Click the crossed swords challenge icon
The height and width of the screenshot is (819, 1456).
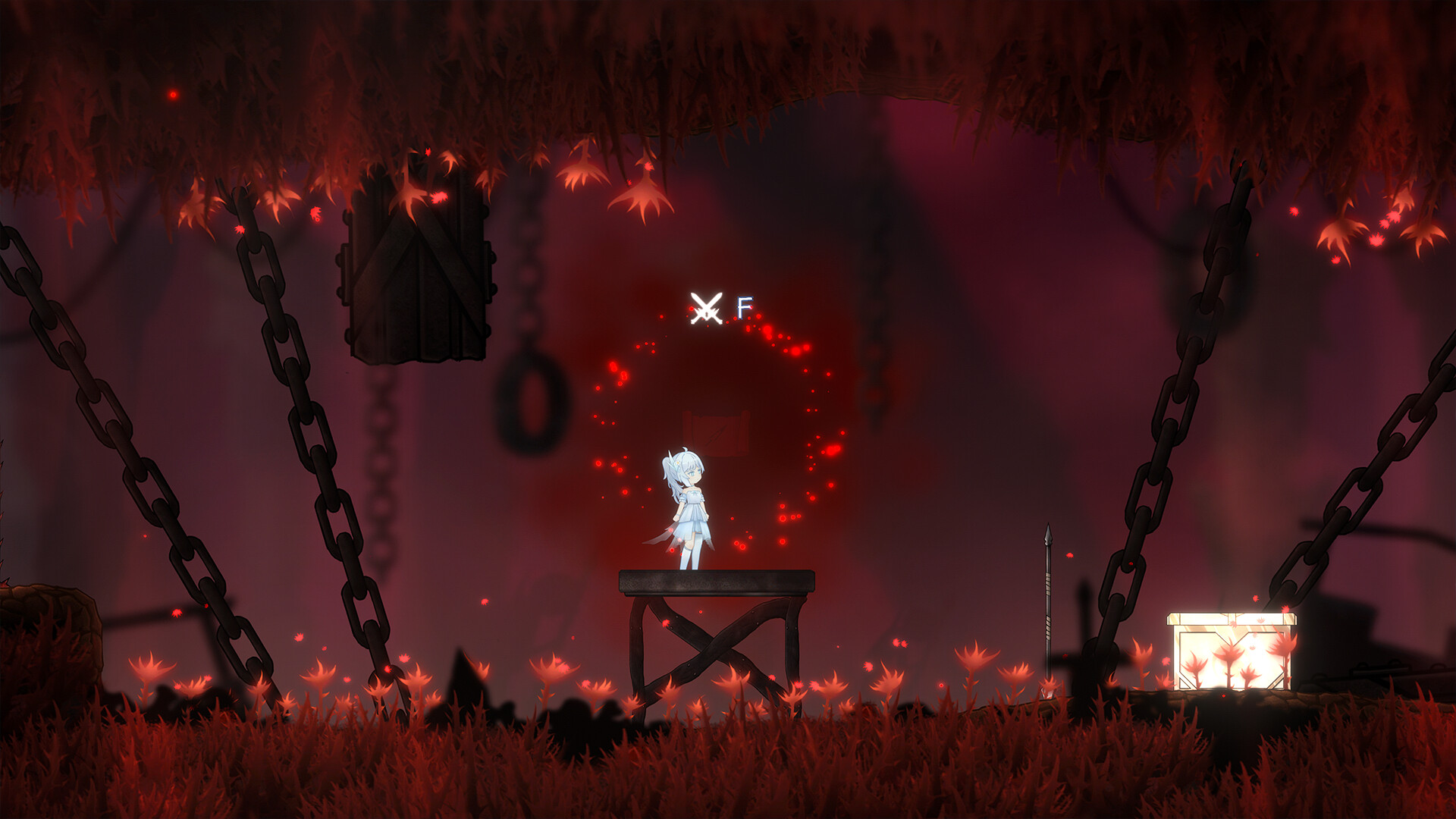click(706, 309)
